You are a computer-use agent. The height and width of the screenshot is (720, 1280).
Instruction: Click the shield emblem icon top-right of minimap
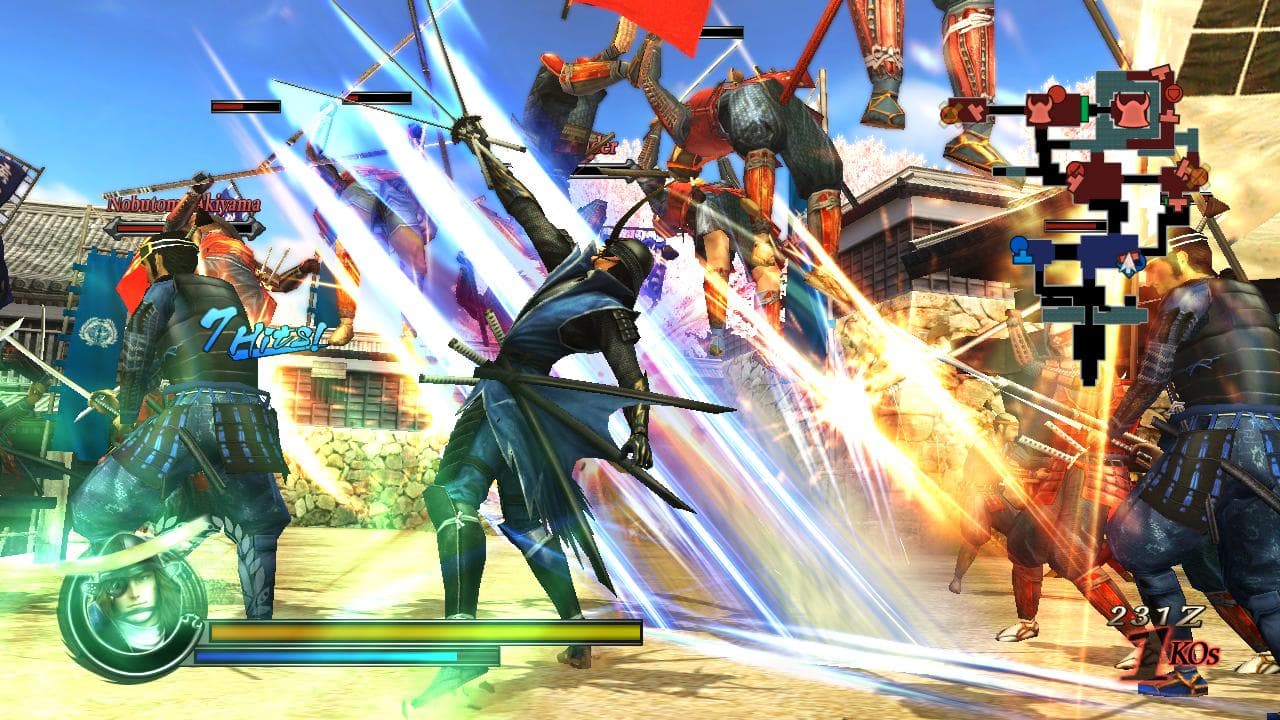[x=1173, y=92]
